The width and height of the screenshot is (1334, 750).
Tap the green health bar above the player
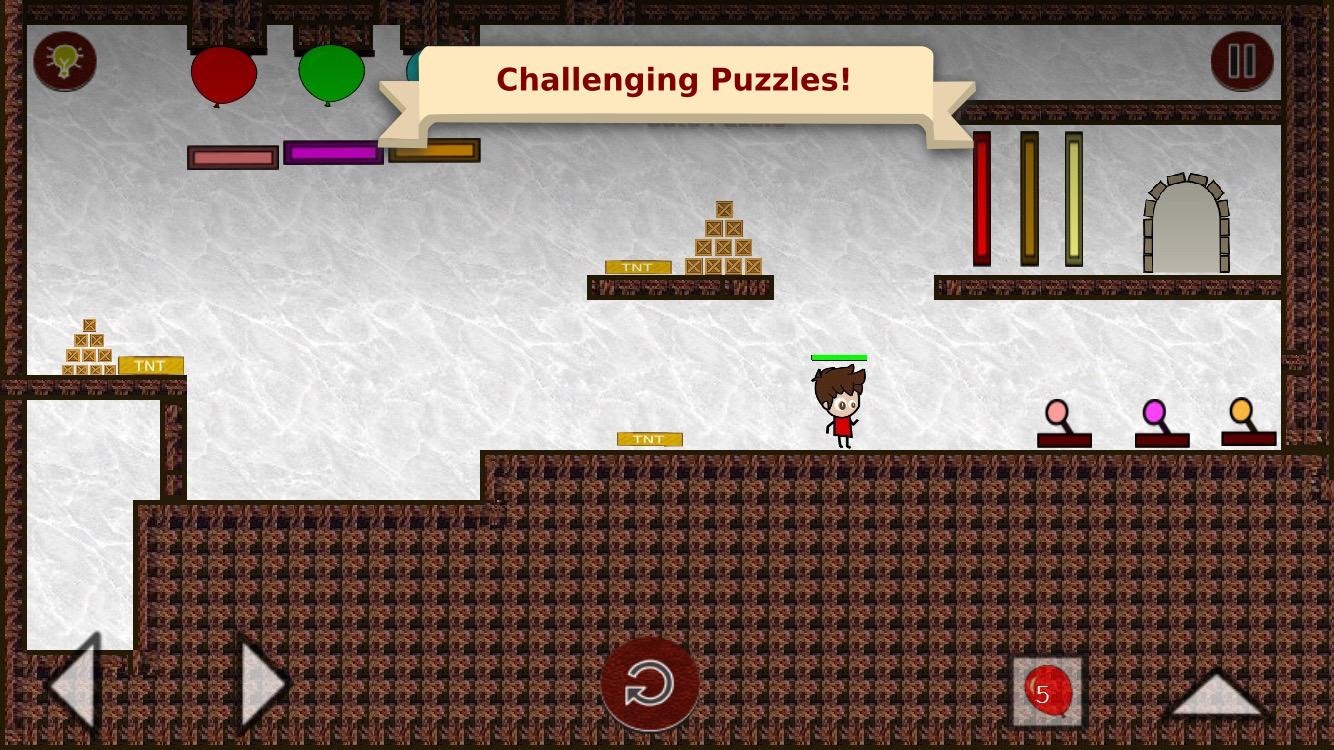839,357
